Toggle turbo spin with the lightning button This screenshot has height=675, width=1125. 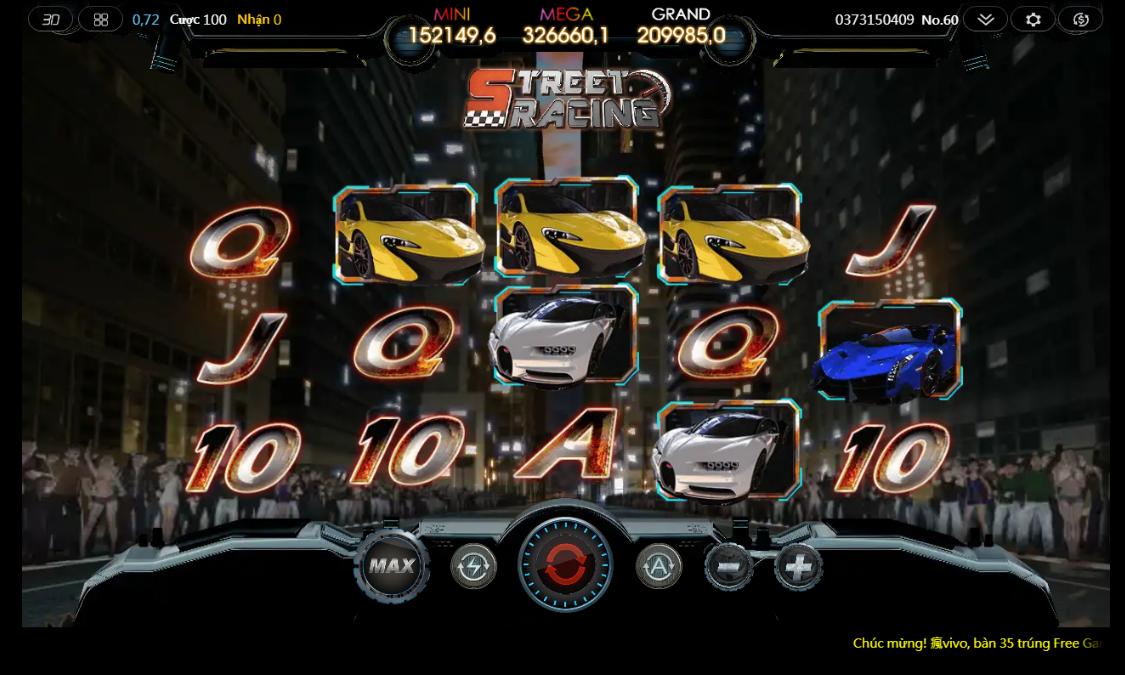(x=473, y=567)
